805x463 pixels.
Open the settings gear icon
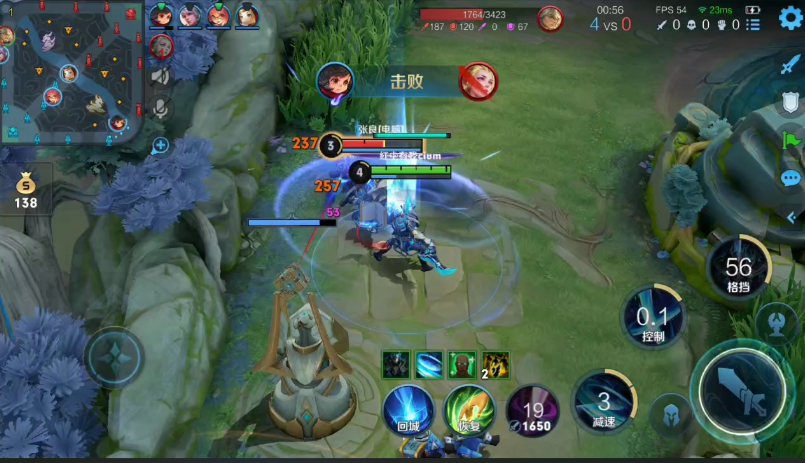click(790, 19)
